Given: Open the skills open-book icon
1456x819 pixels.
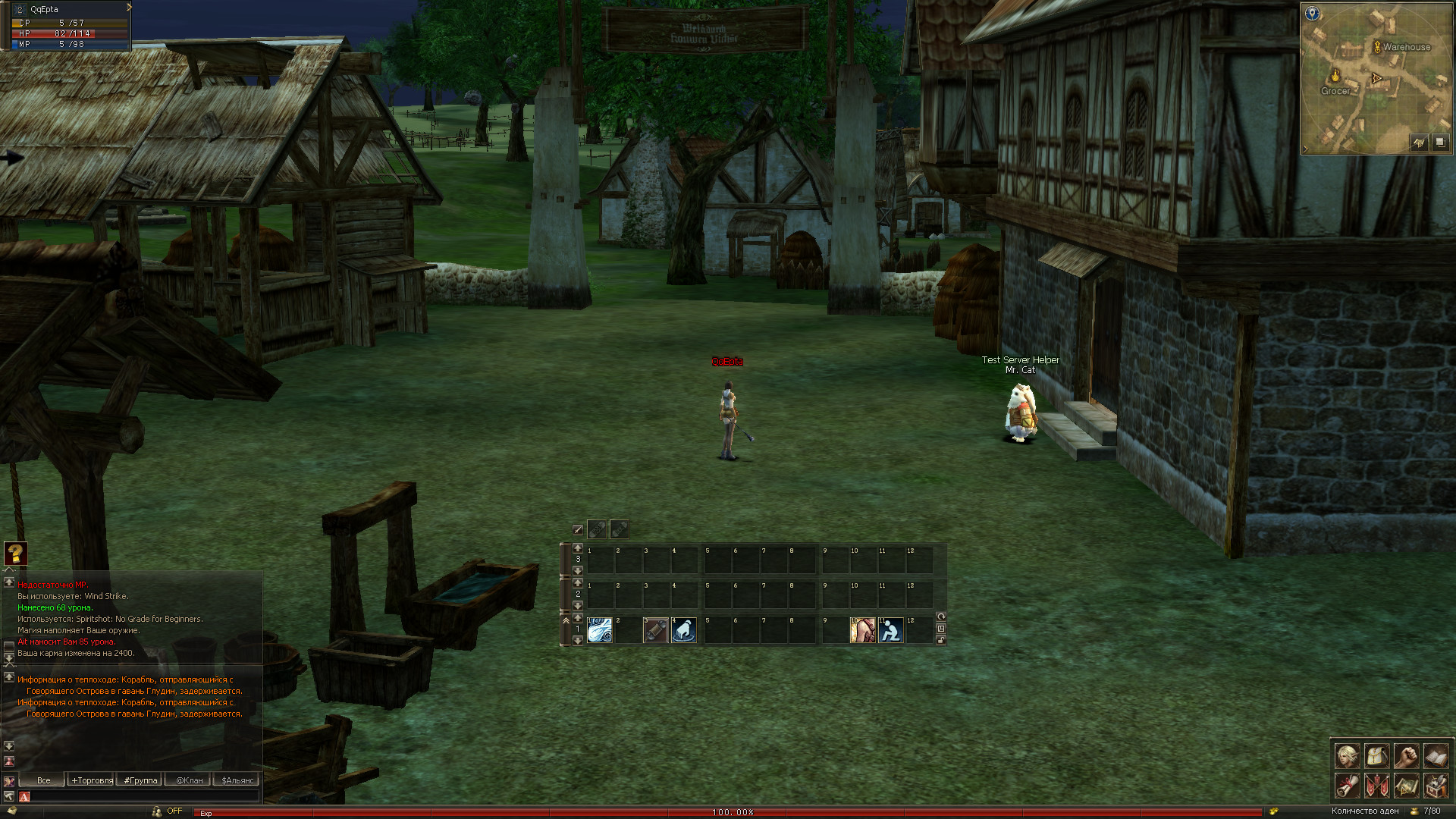Looking at the screenshot, I should click(1436, 756).
